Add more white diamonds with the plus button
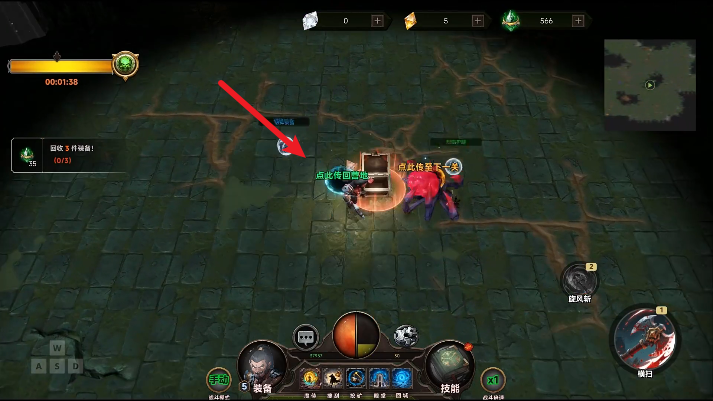The image size is (713, 401). 377,20
